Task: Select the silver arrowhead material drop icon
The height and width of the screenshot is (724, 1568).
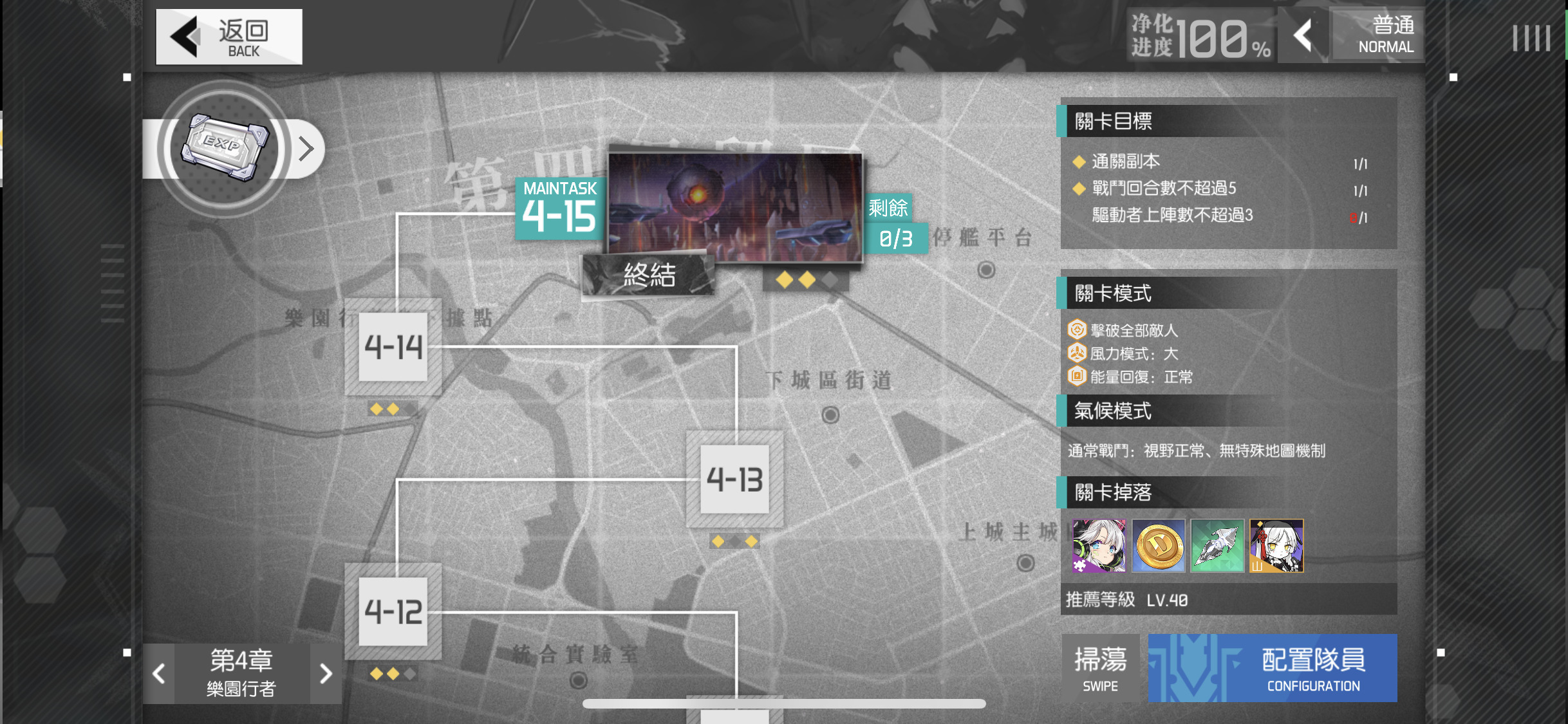Action: 1217,546
